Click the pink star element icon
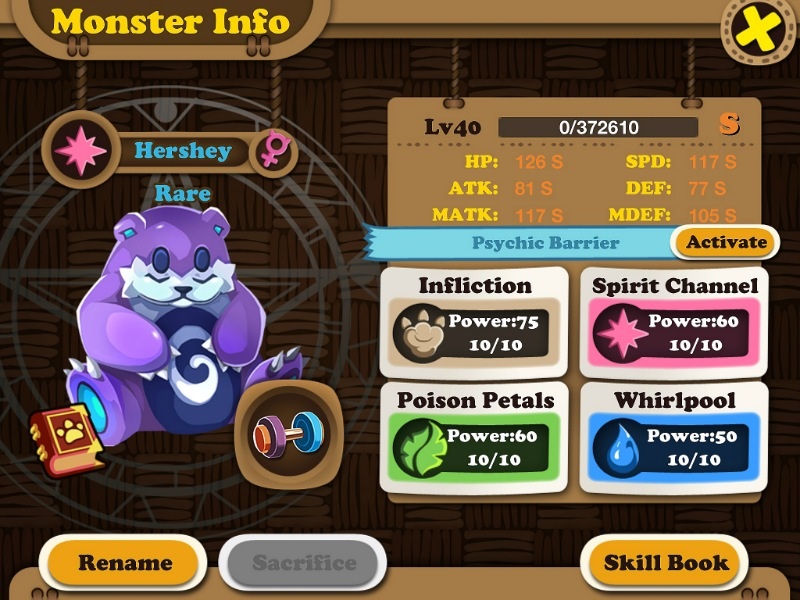 (x=81, y=151)
